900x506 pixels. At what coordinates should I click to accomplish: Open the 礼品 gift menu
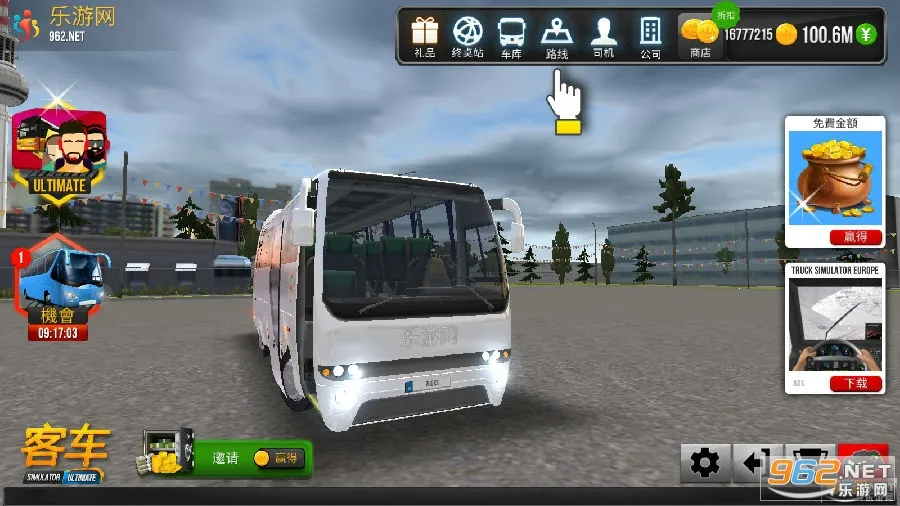425,36
